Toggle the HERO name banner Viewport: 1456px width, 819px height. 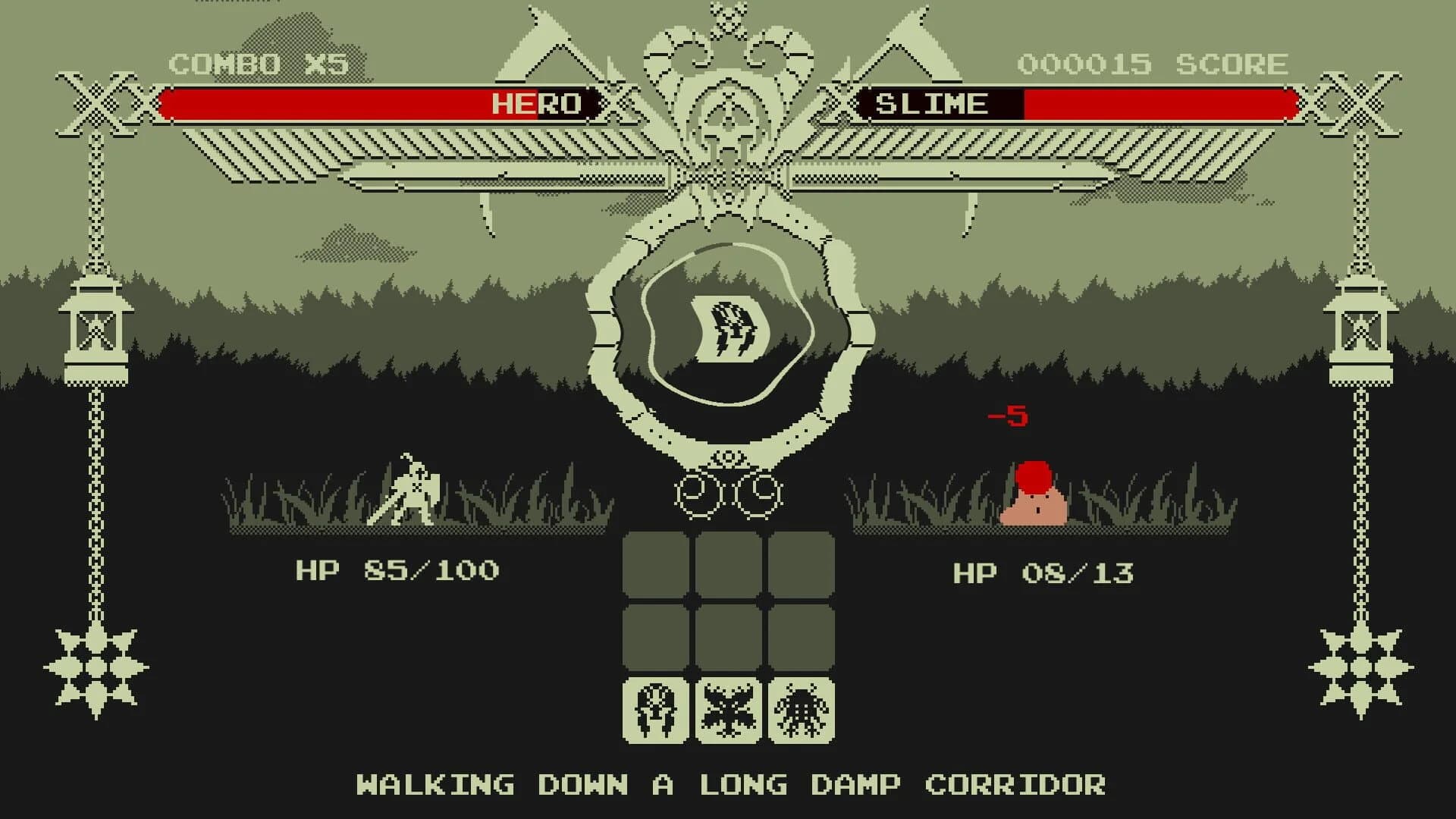(535, 103)
